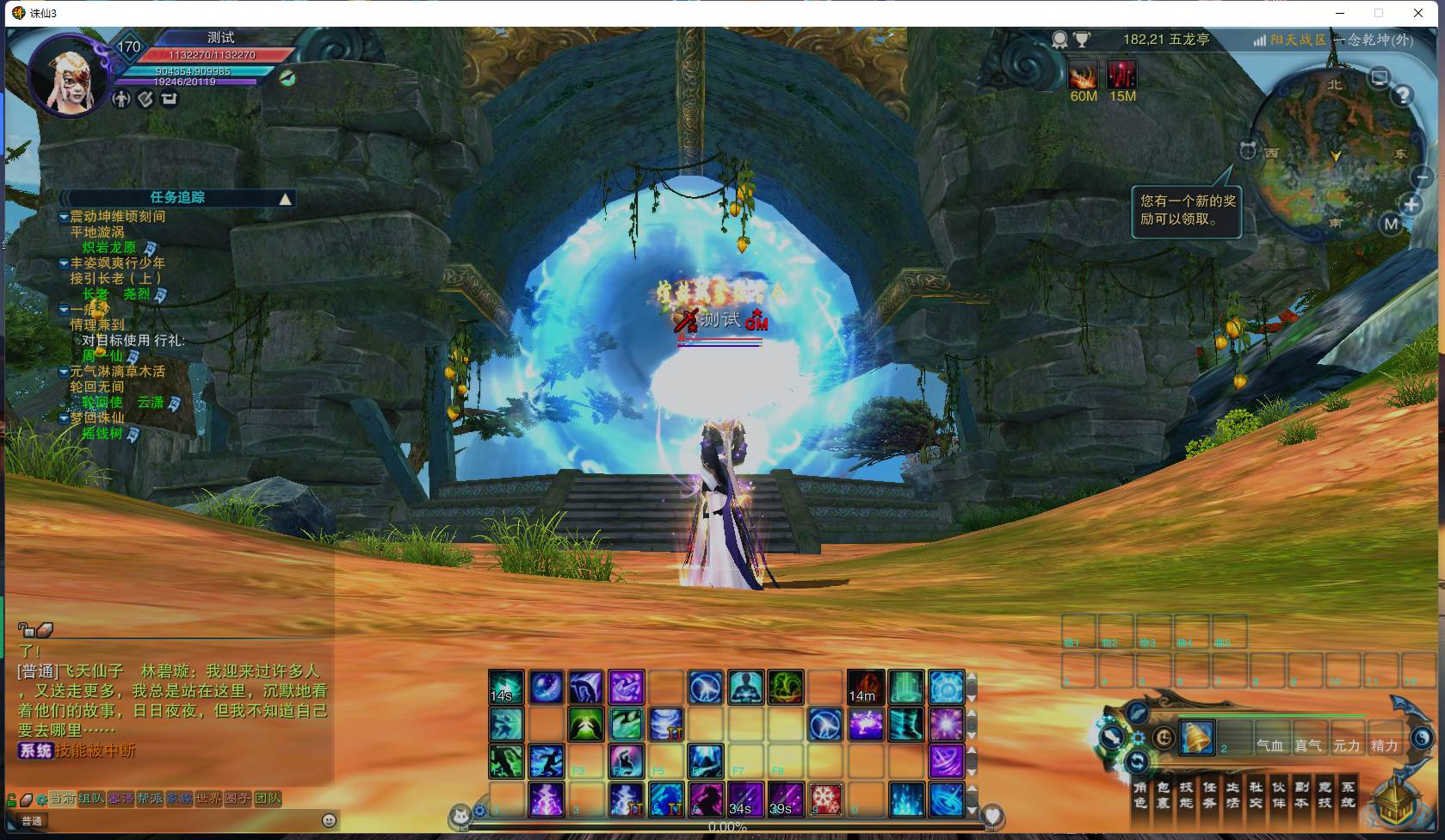Click the player portrait avatar
This screenshot has width=1445, height=840.
coord(70,77)
